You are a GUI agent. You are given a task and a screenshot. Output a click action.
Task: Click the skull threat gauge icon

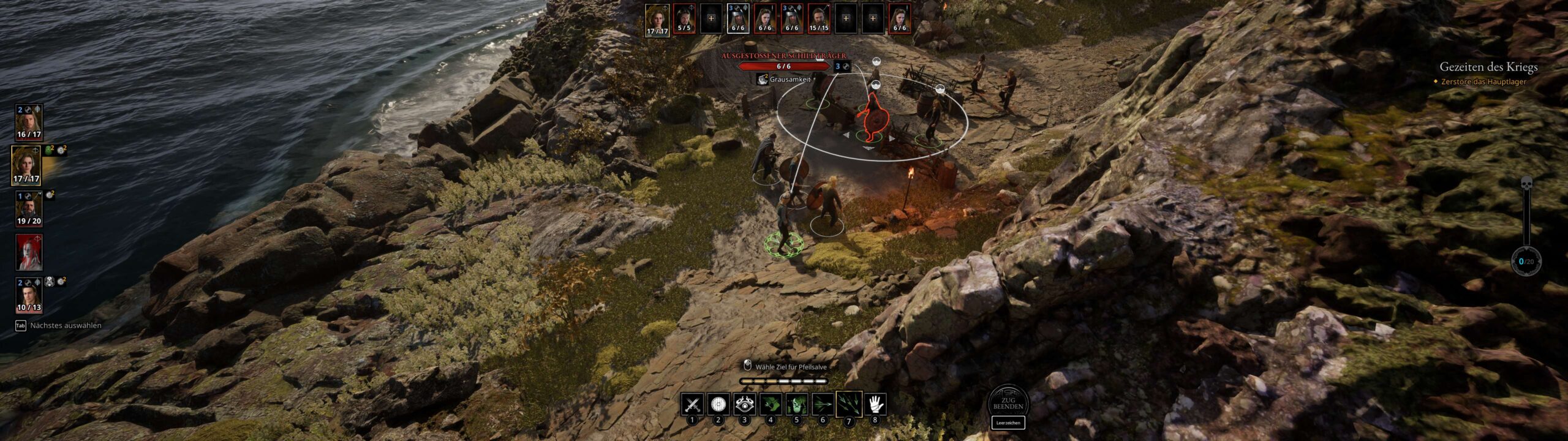(1526, 183)
